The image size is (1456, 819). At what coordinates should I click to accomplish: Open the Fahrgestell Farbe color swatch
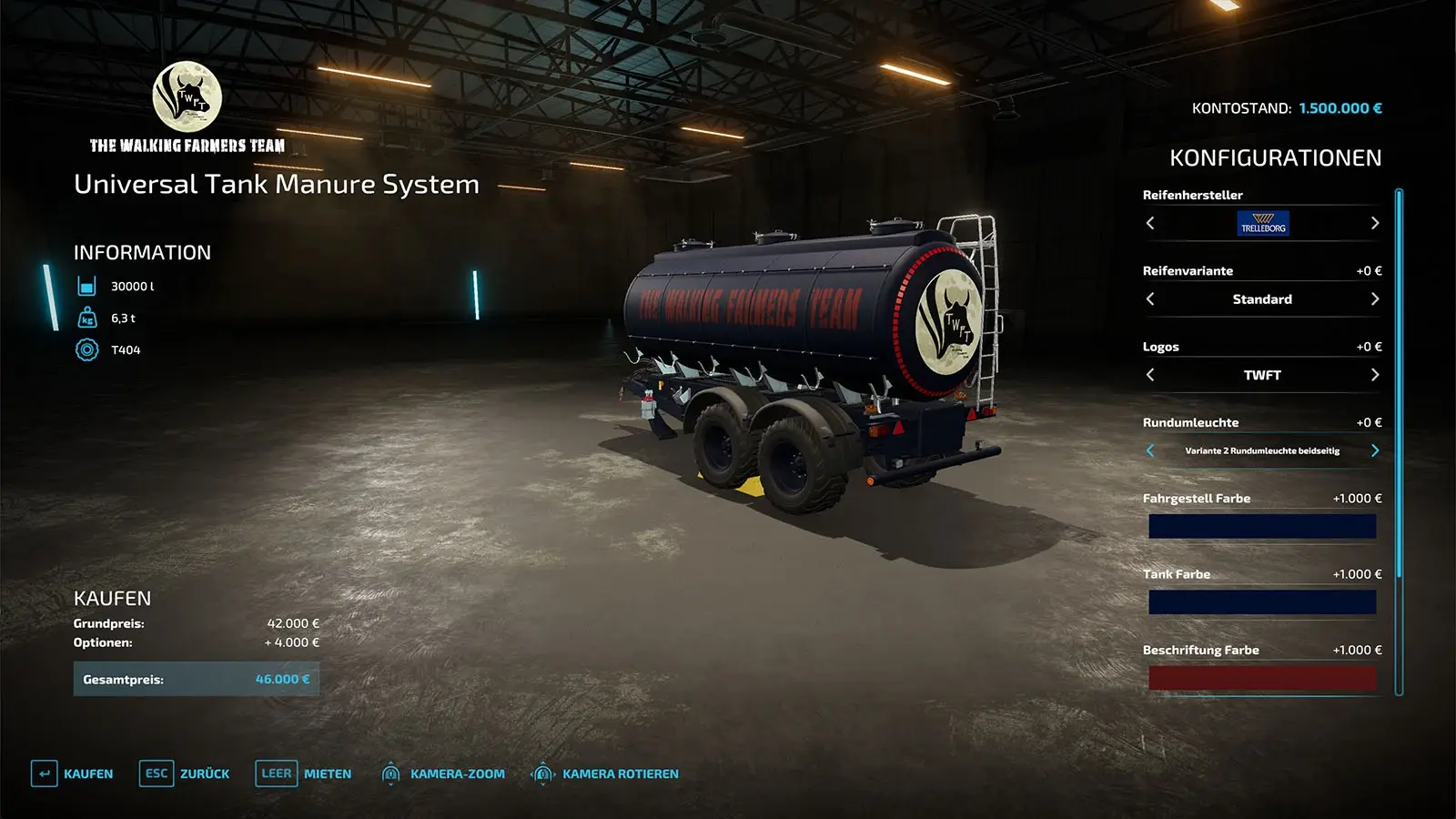coord(1261,526)
